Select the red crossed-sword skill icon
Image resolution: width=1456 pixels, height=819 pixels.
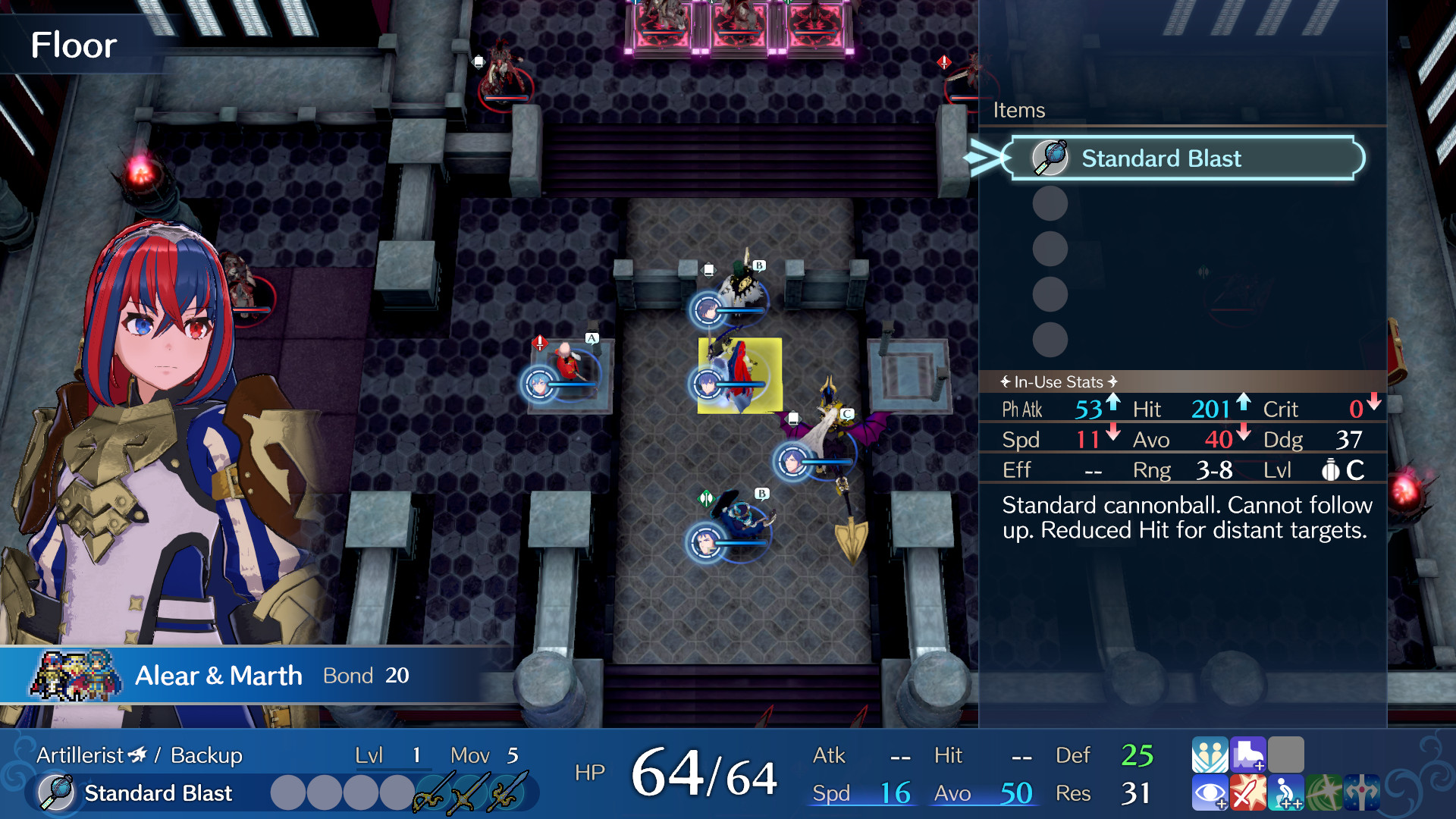point(1250,793)
